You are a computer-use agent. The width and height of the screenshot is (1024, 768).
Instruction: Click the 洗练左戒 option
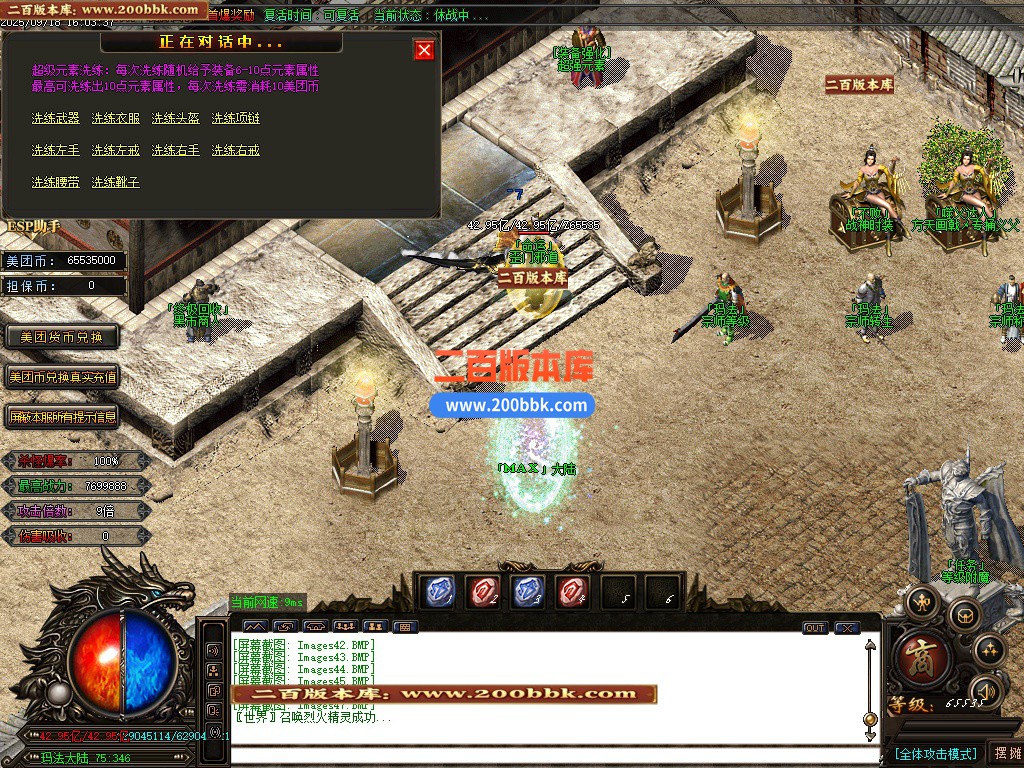coord(116,150)
